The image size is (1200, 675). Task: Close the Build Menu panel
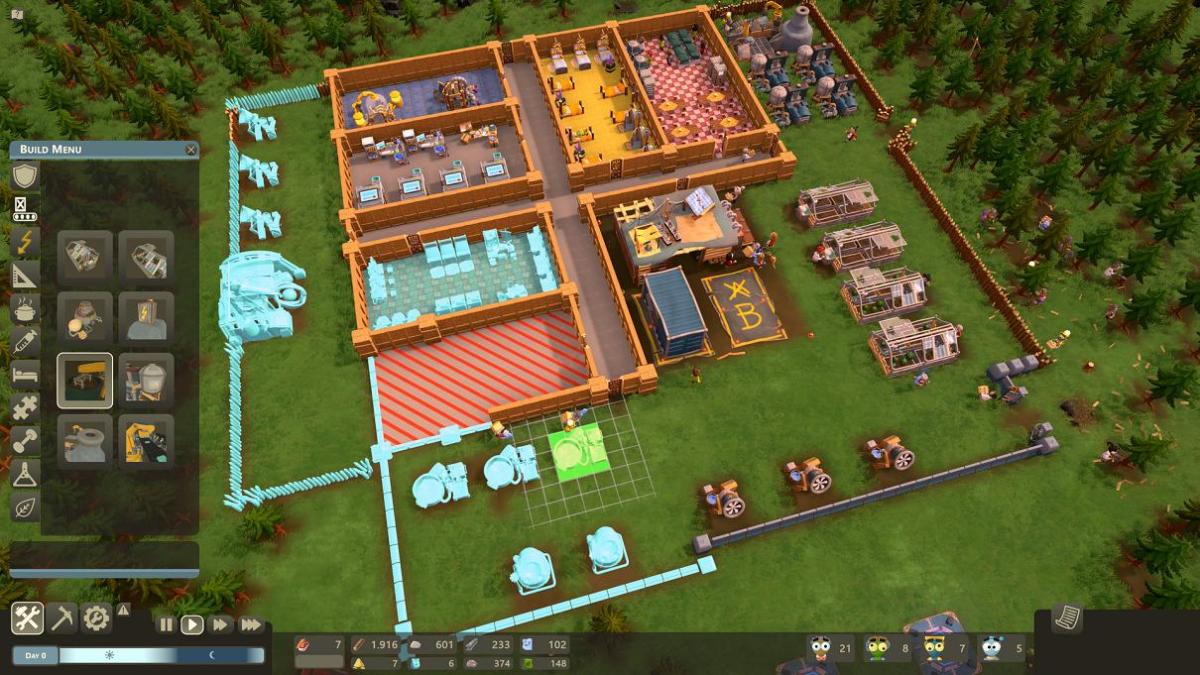click(191, 150)
